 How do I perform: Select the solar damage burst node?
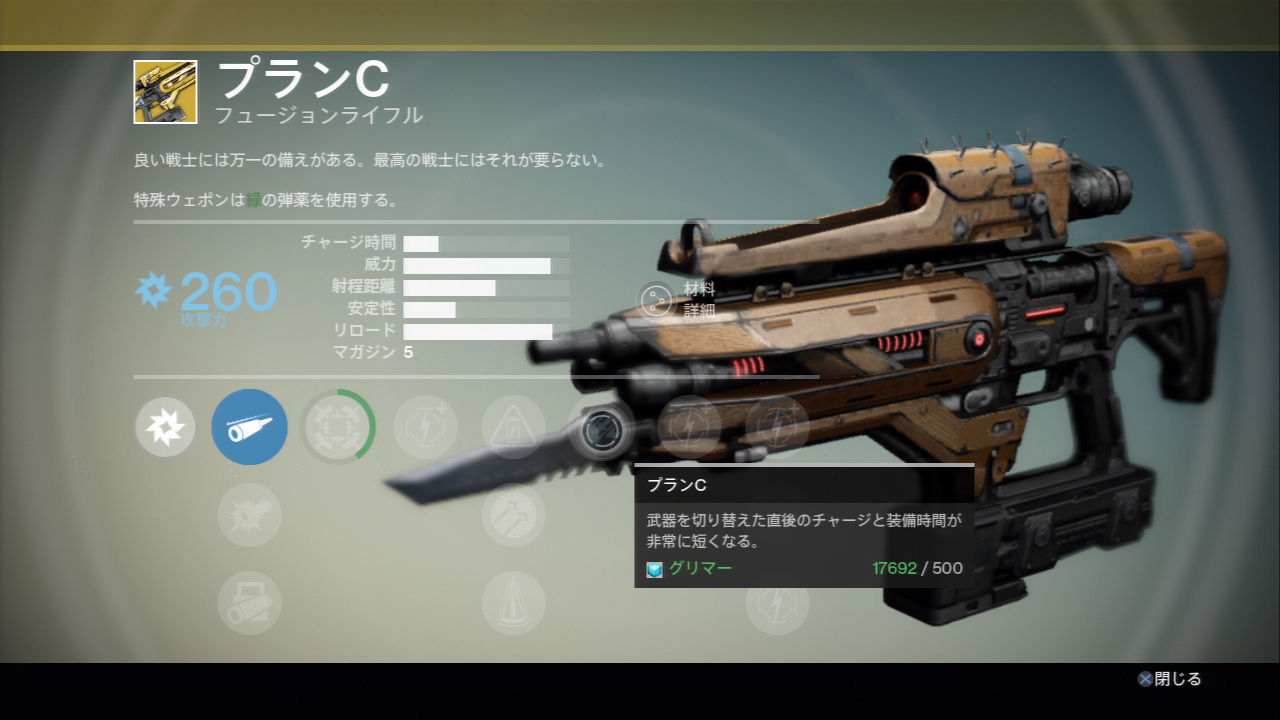(x=165, y=427)
